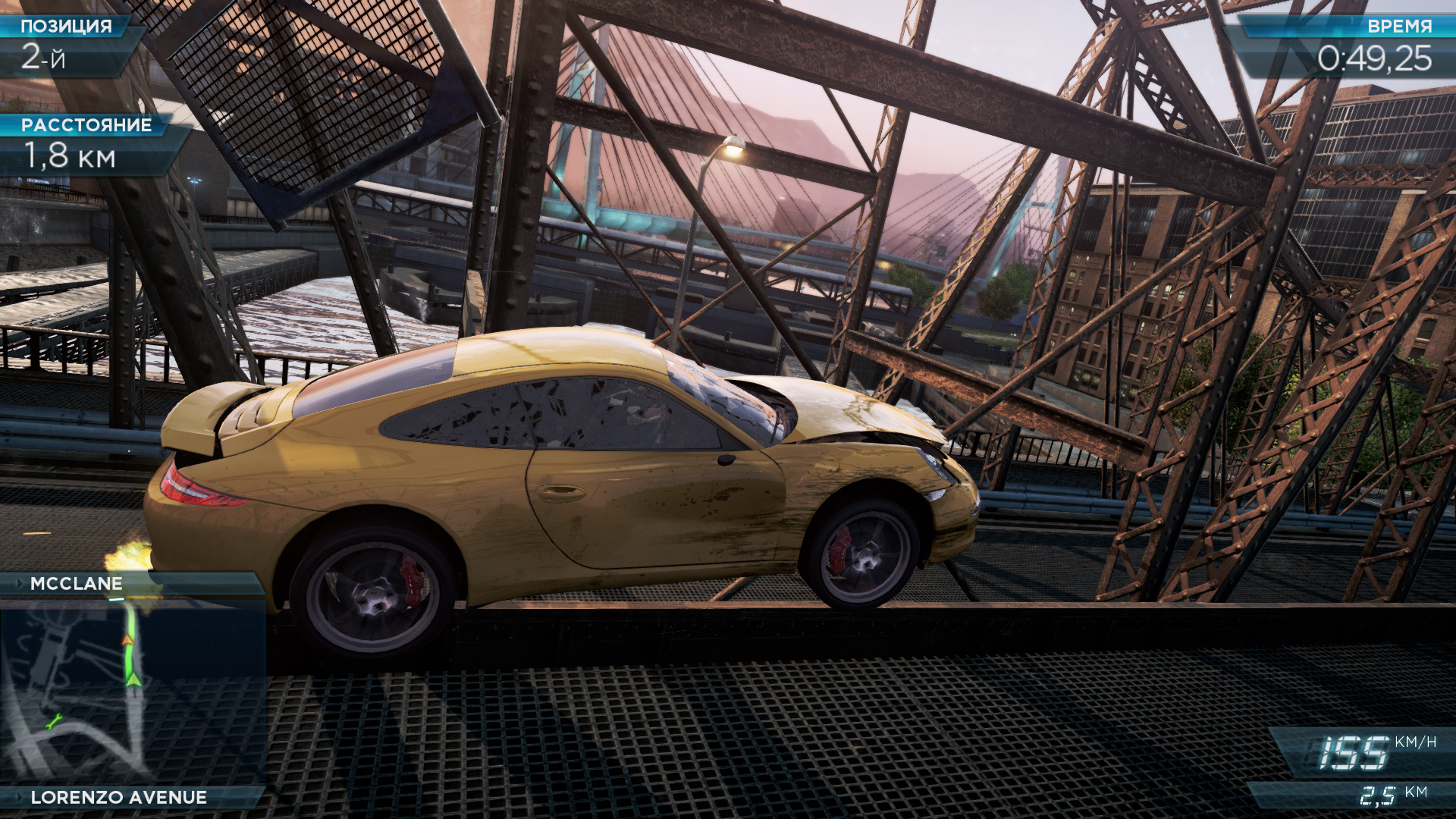This screenshot has height=819, width=1456.
Task: Click the MCCLANE race name header
Action: [77, 583]
